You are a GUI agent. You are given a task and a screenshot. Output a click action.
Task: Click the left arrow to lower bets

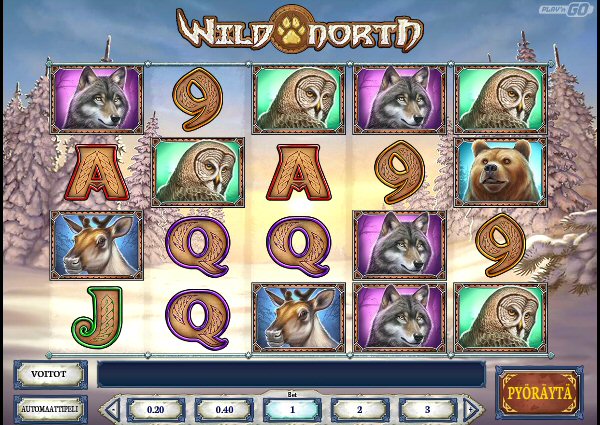[112, 409]
